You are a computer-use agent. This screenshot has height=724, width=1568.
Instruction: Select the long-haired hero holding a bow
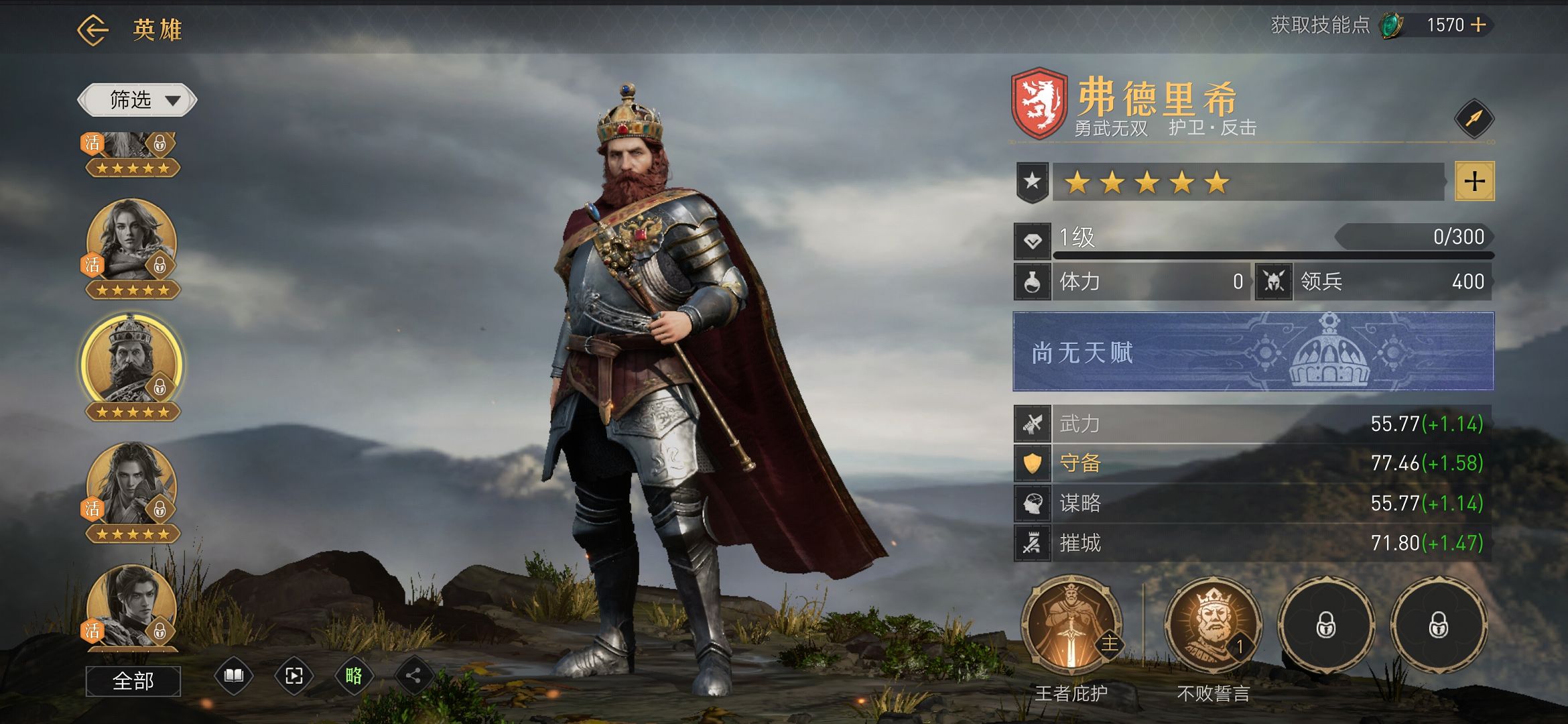coord(131,484)
